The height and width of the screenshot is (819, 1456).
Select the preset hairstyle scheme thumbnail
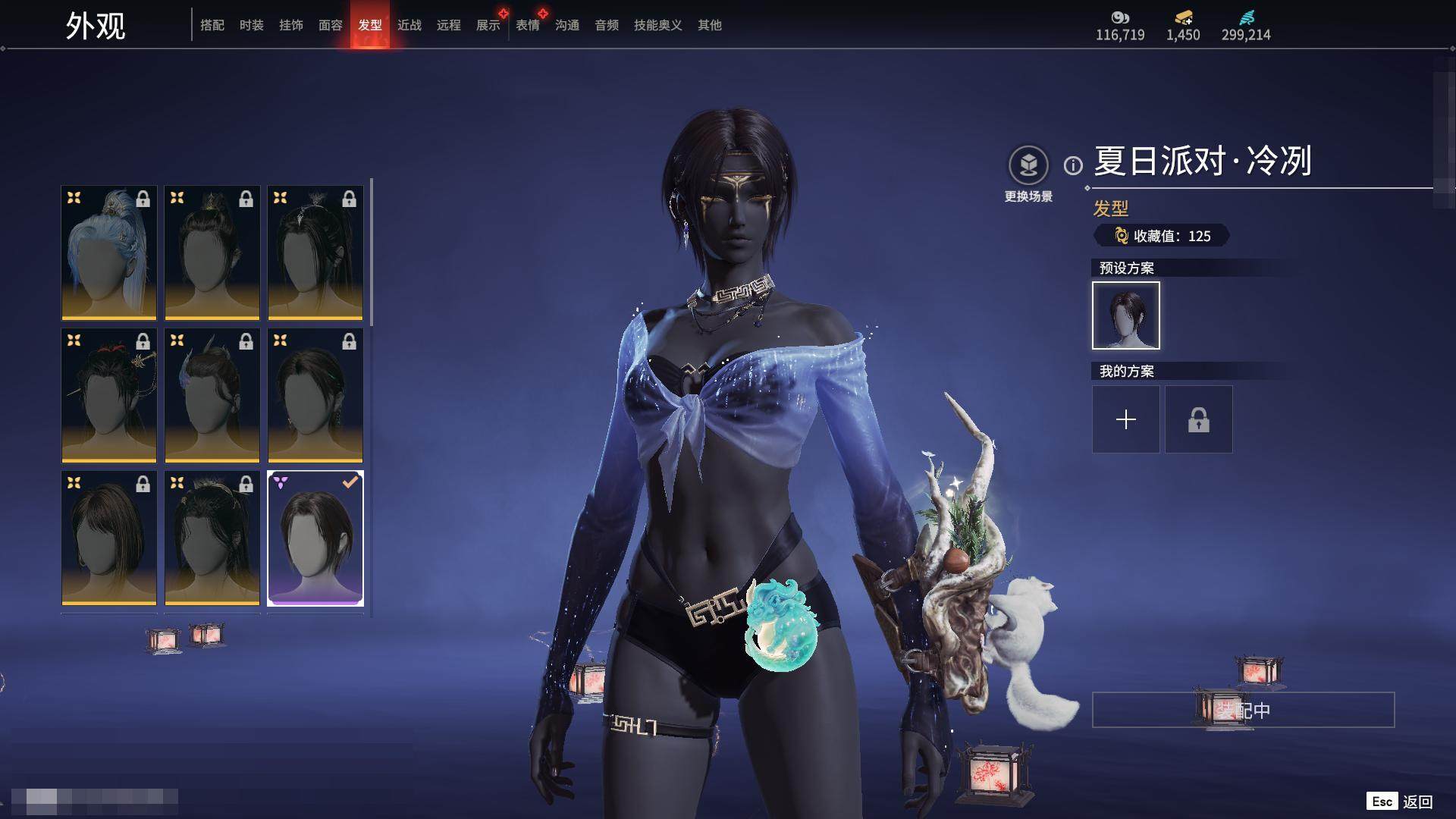point(1126,315)
